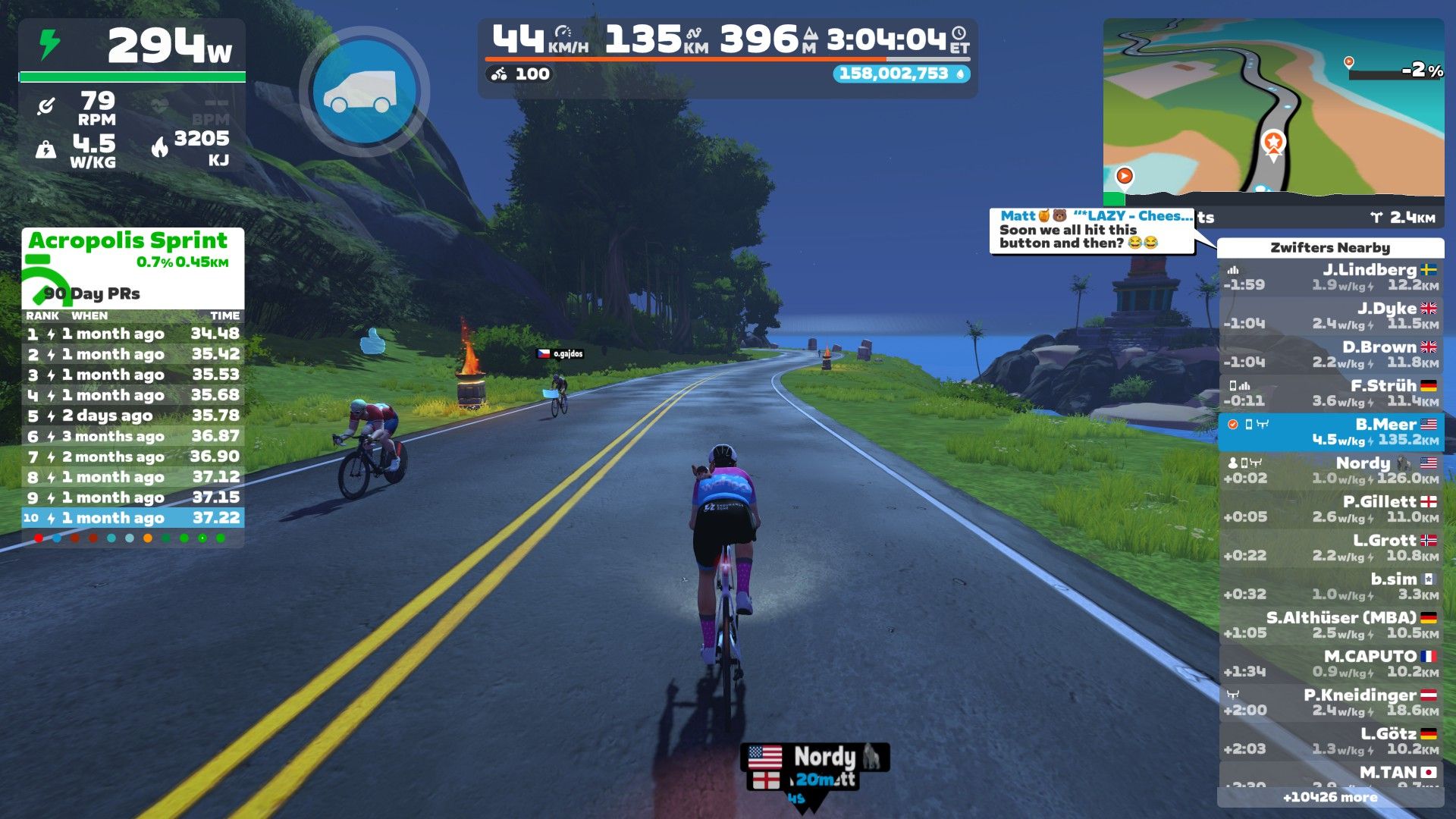Choose J.Dyke from the nearby riders list
The height and width of the screenshot is (819, 1456).
coord(1330,316)
